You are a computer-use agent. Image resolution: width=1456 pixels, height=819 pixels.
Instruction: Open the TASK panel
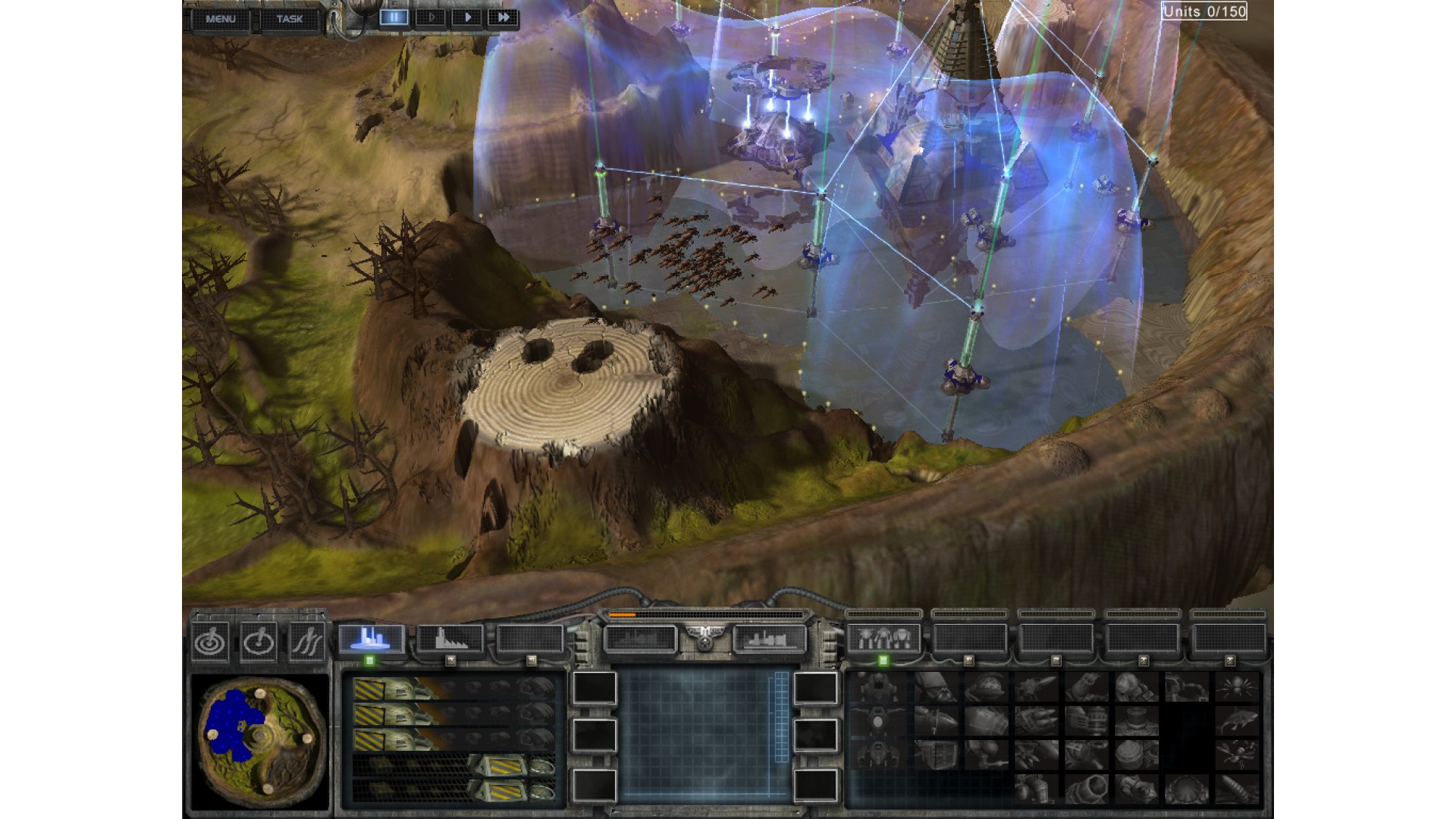point(289,19)
